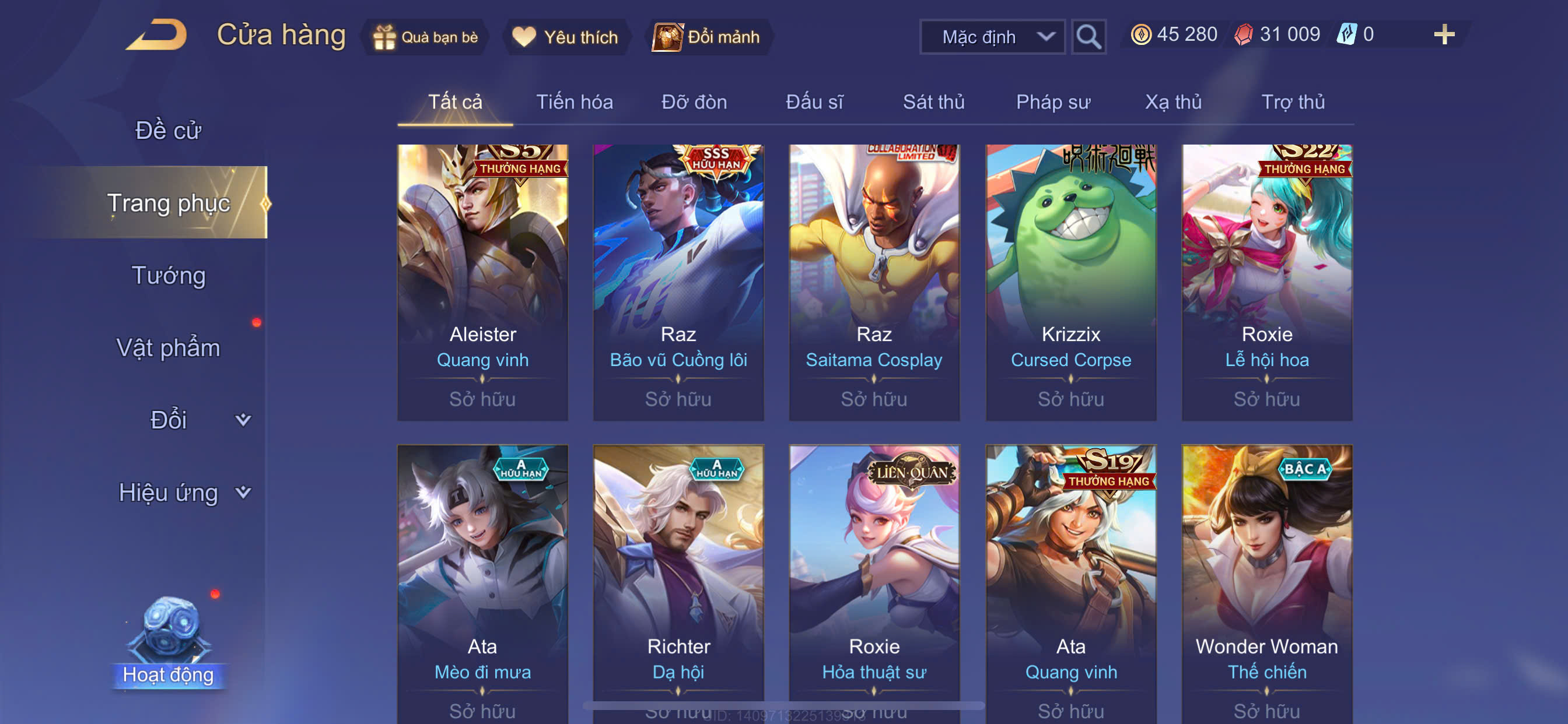Switch to the Đỡ đòn tab
Image resolution: width=1568 pixels, height=724 pixels.
coord(694,101)
